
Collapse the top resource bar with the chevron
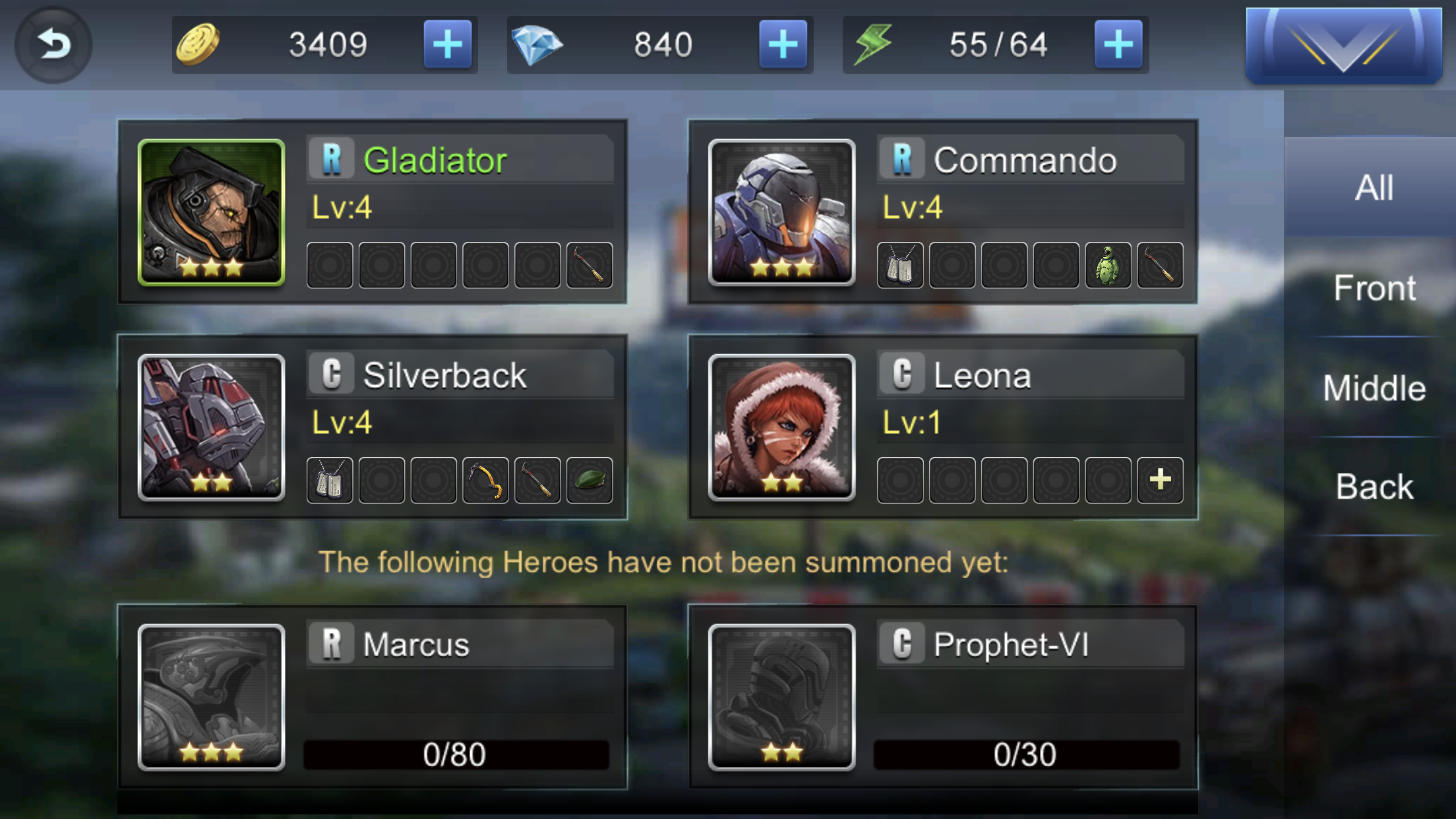1343,45
